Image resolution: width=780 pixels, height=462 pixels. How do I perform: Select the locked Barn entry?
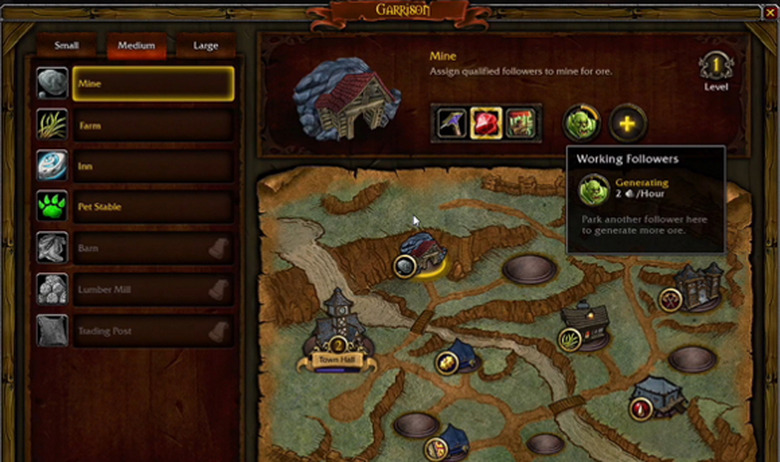pyautogui.click(x=152, y=248)
